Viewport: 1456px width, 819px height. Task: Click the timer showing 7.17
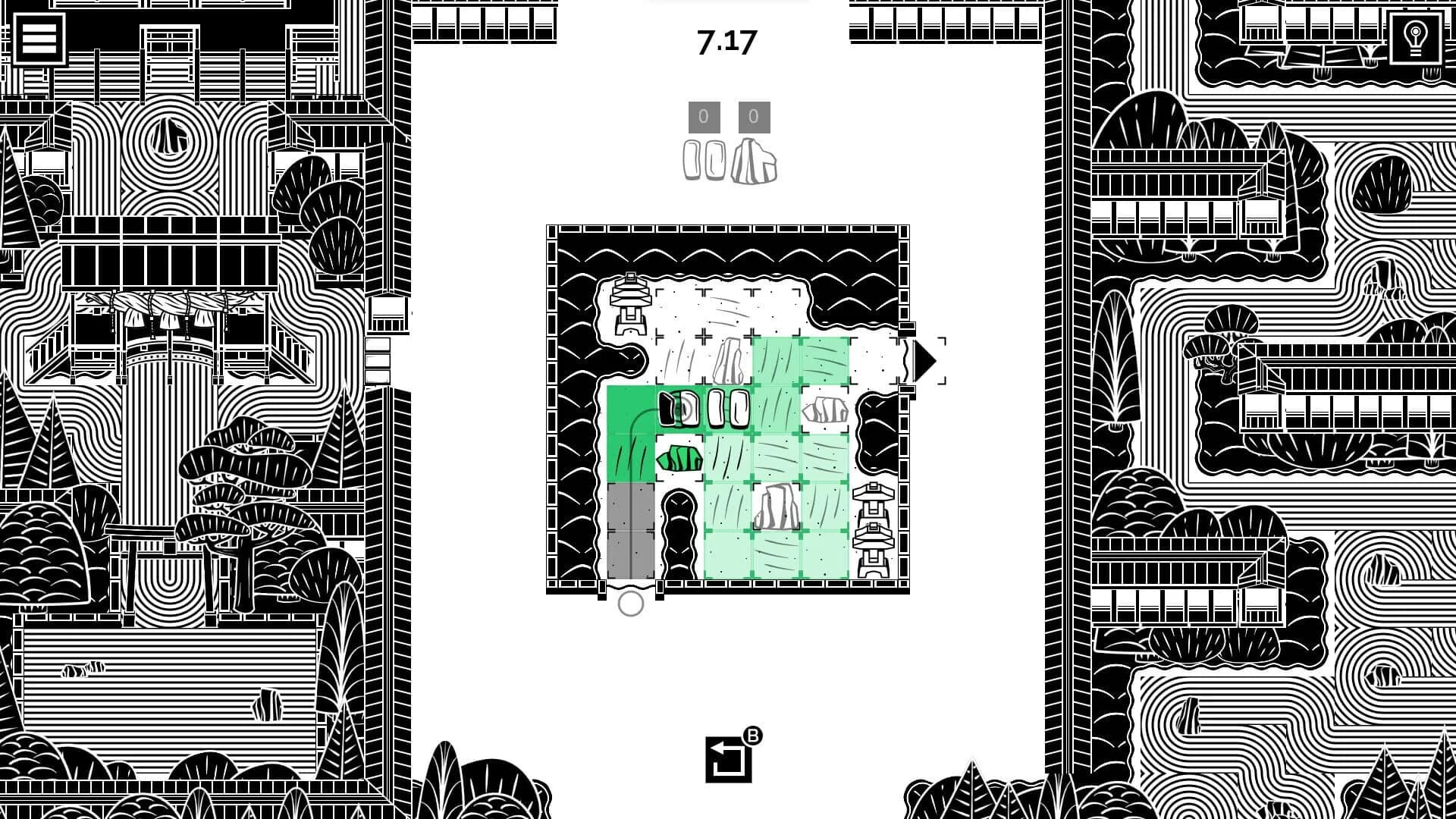pos(724,42)
